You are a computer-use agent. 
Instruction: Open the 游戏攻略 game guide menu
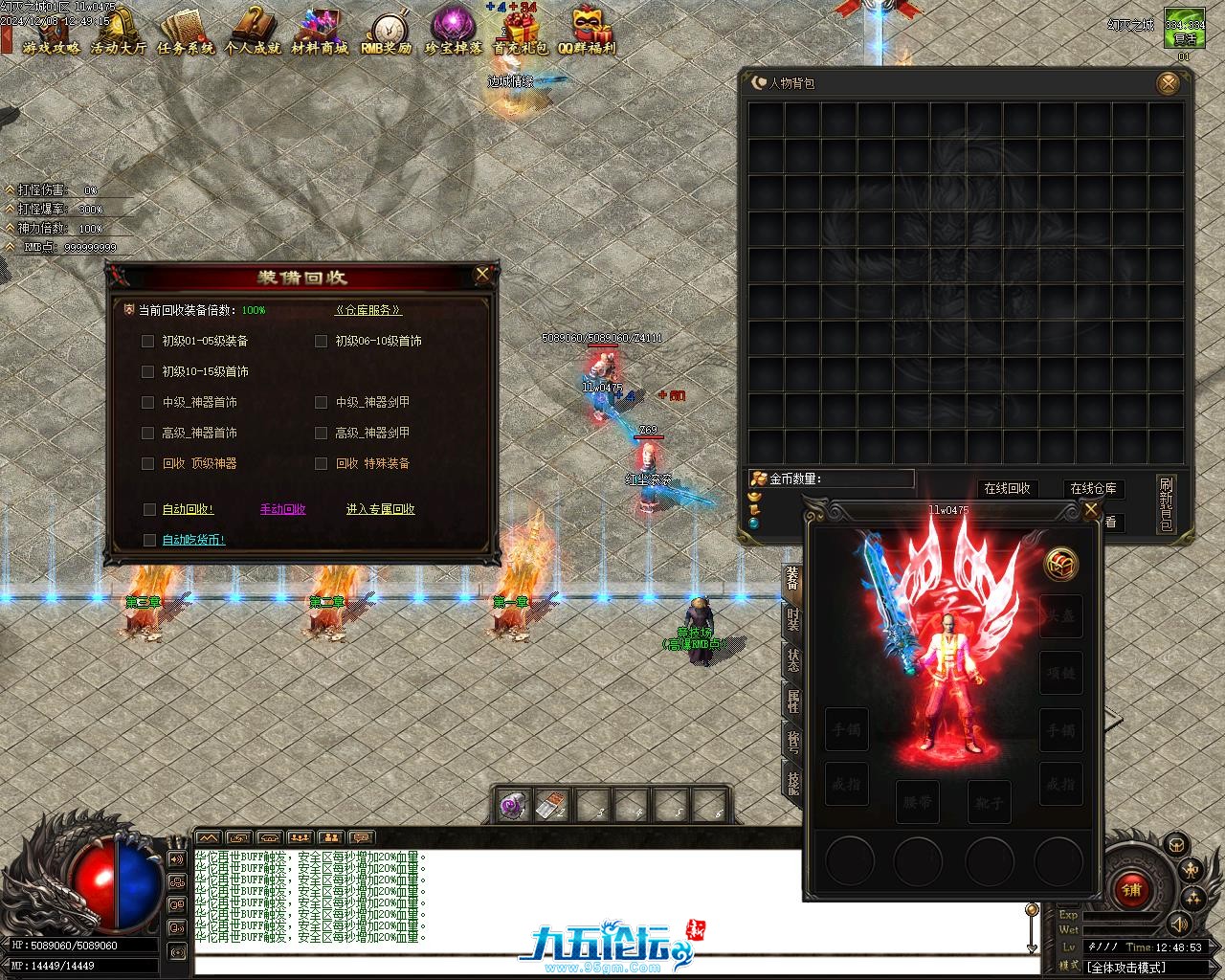(x=51, y=32)
